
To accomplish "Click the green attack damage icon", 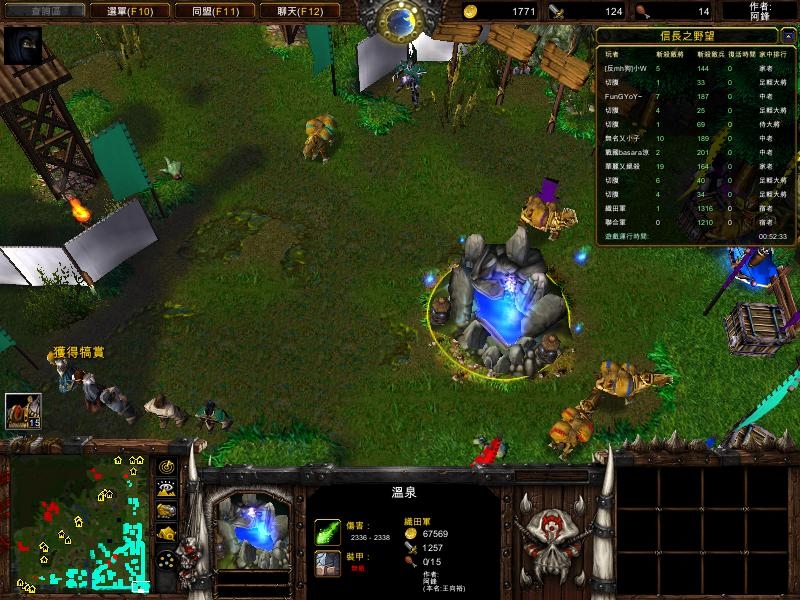I will click(328, 531).
